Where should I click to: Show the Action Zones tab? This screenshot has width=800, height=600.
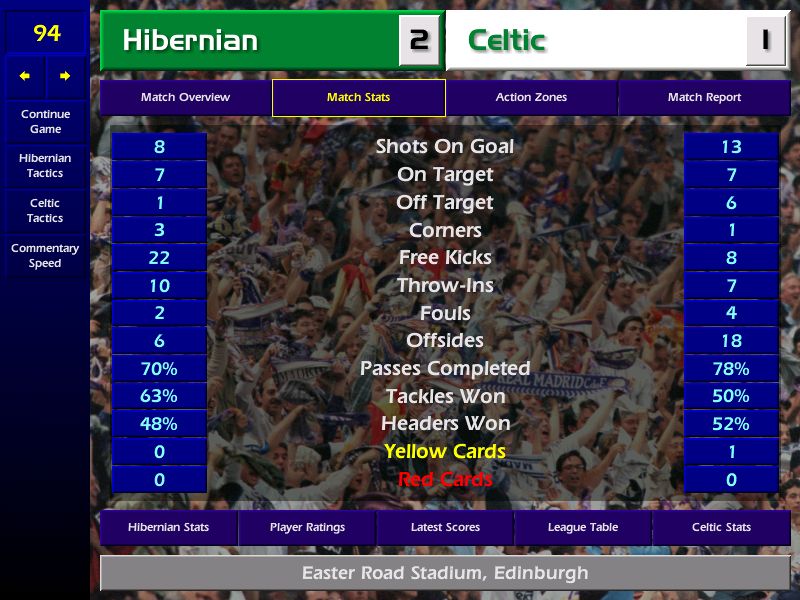tap(531, 98)
